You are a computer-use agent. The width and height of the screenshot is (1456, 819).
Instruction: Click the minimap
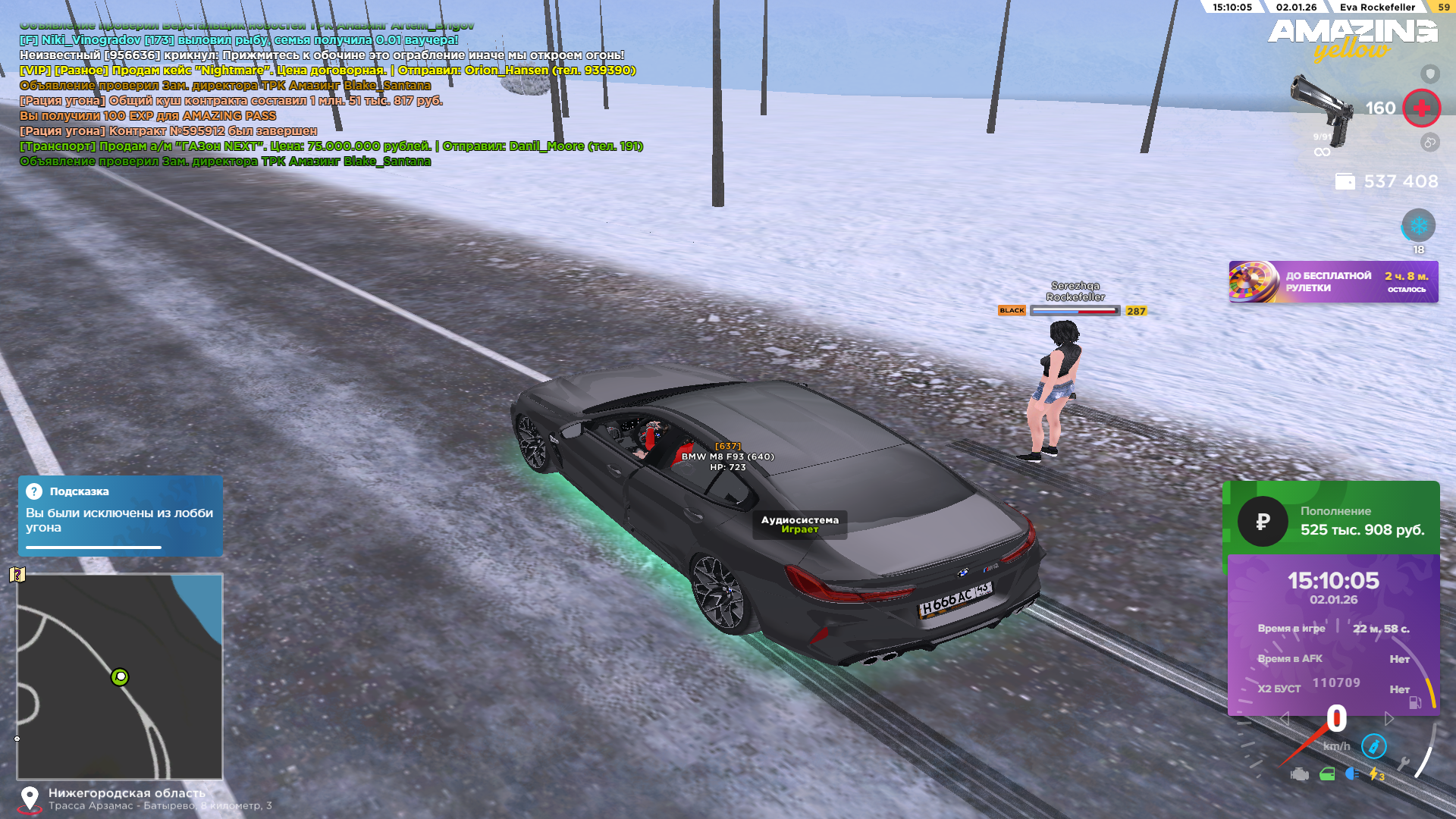(x=120, y=676)
